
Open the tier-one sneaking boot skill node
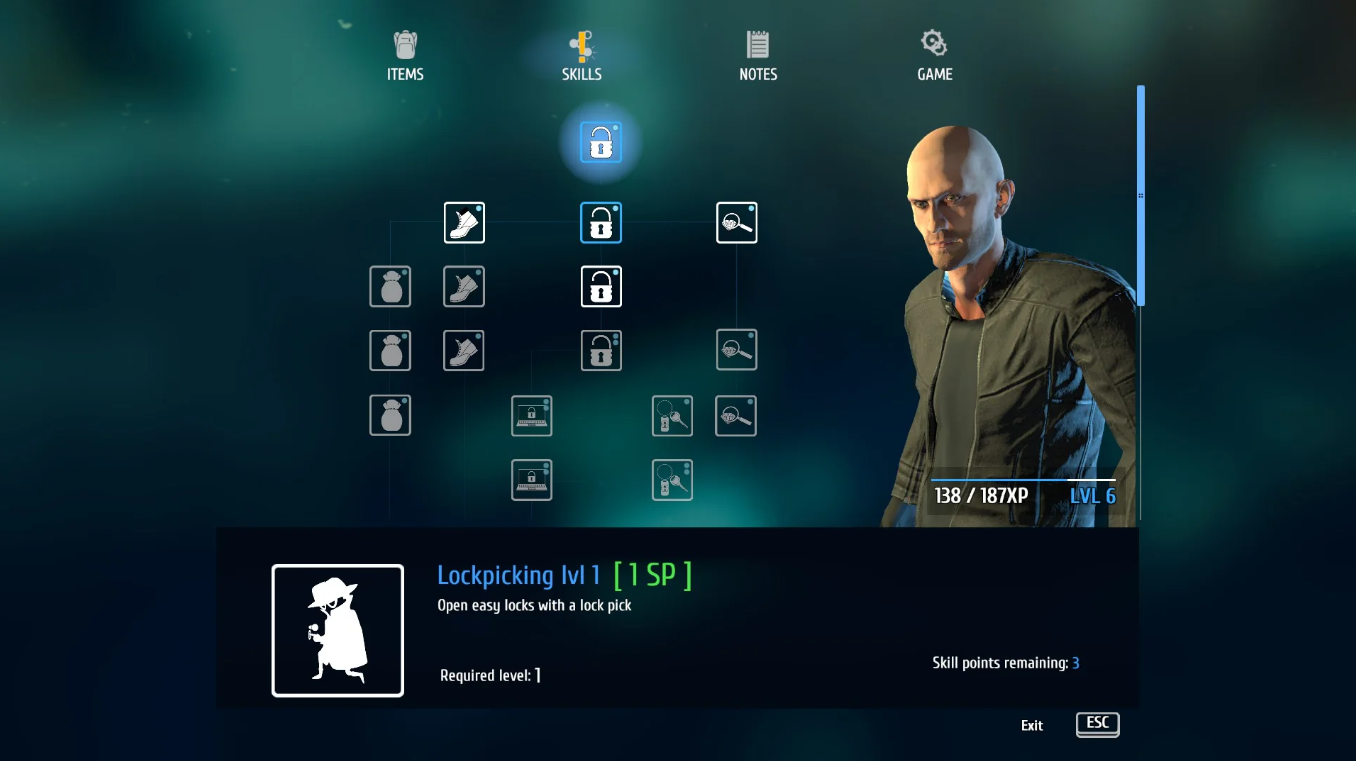464,222
